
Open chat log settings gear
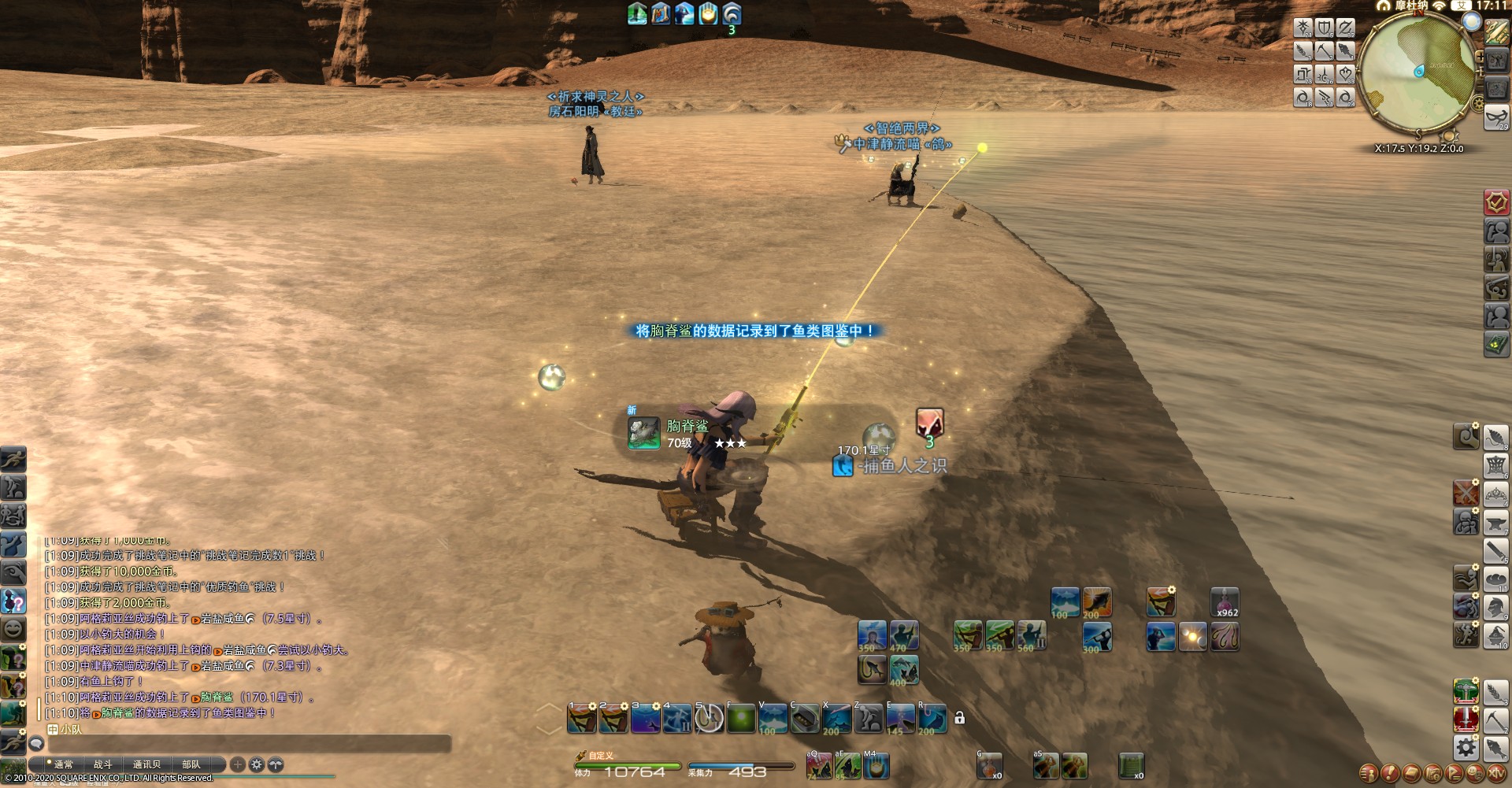[x=257, y=764]
